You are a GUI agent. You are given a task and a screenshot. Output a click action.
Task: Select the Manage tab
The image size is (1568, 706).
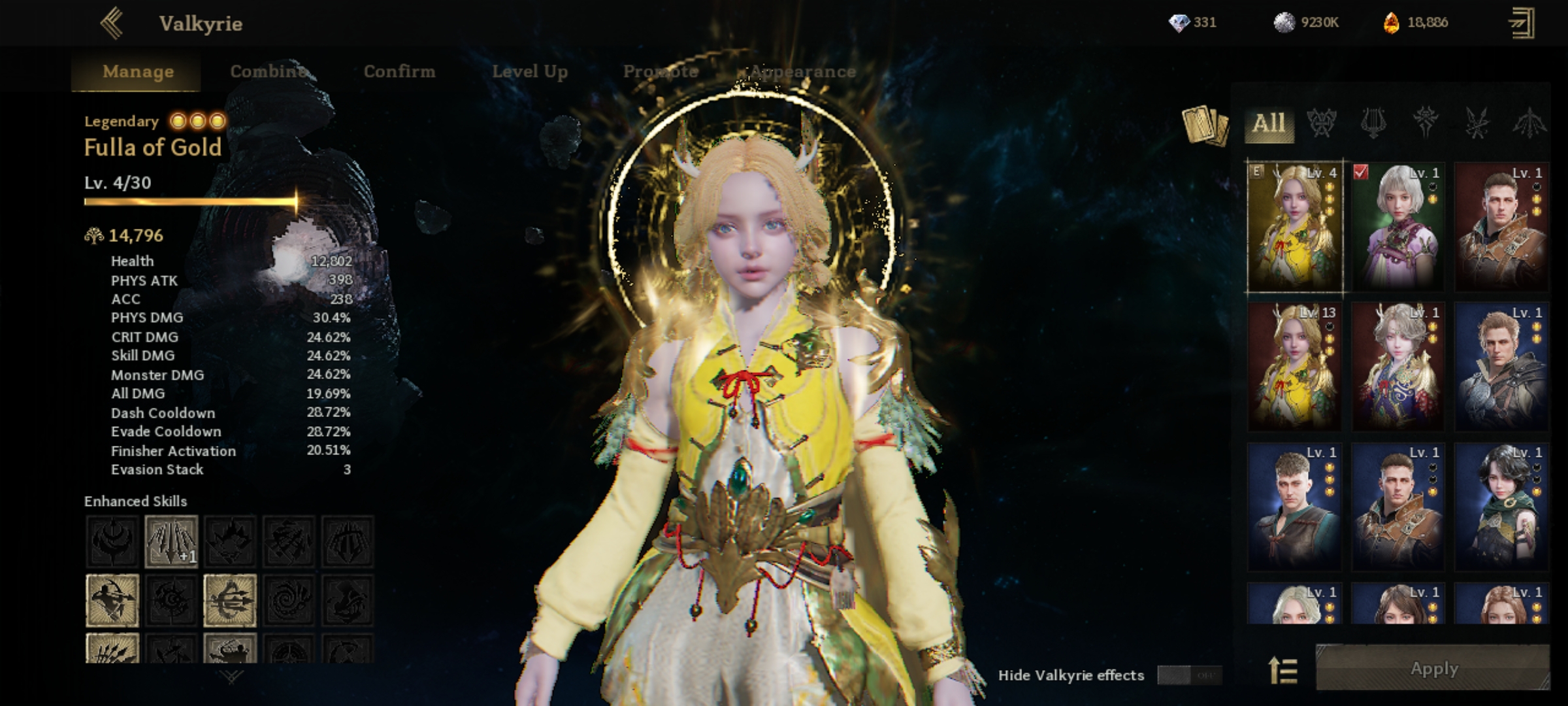(138, 71)
